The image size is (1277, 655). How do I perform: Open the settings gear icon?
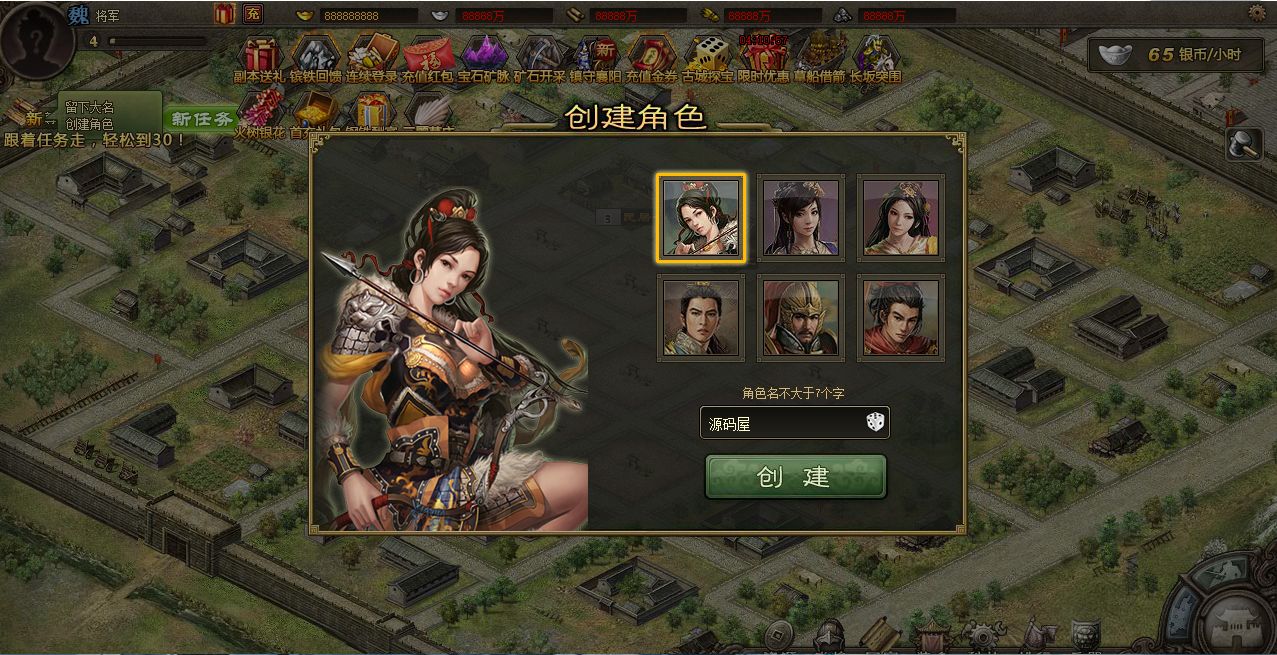click(x=1257, y=14)
